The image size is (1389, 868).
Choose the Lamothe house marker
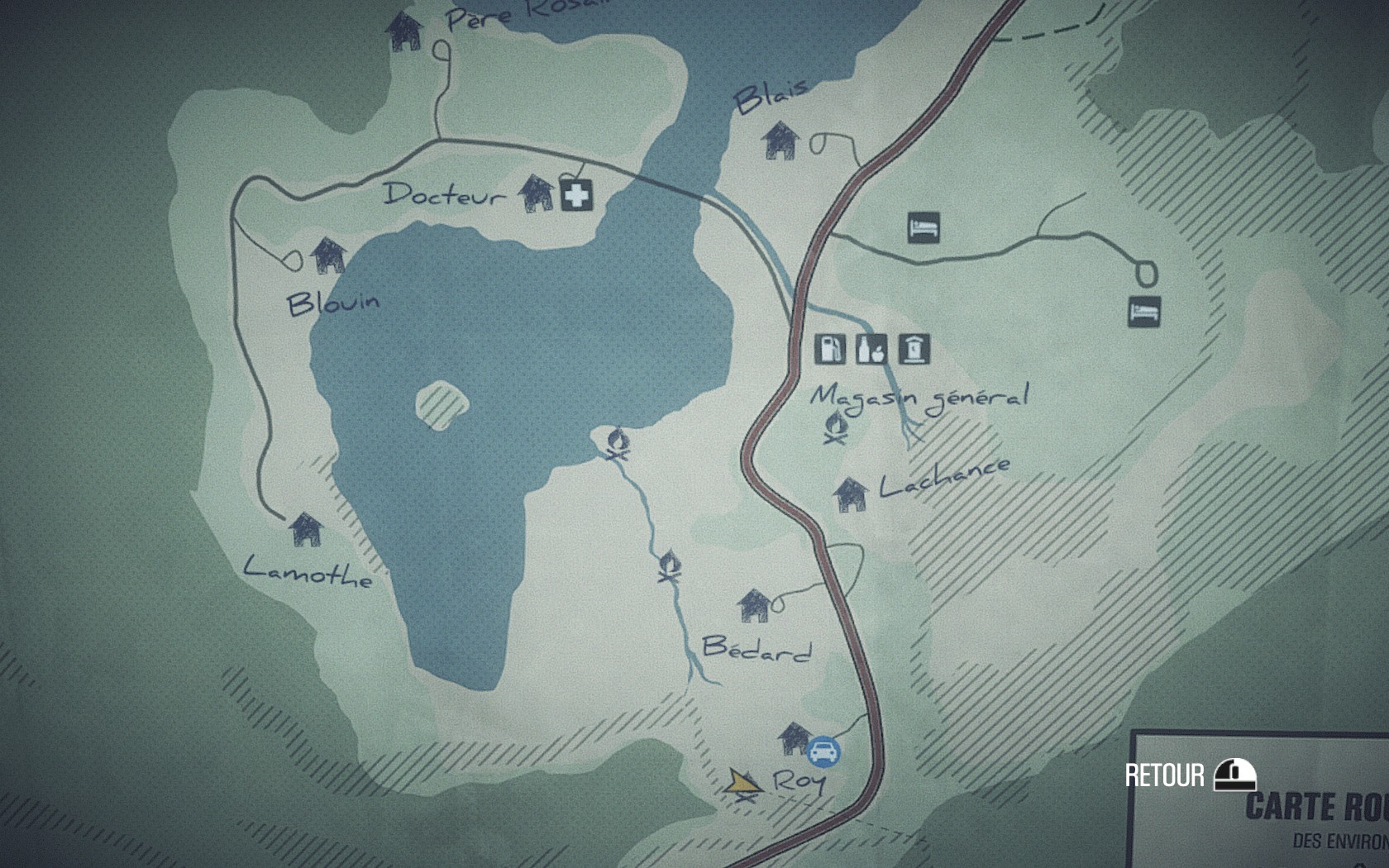(x=306, y=528)
